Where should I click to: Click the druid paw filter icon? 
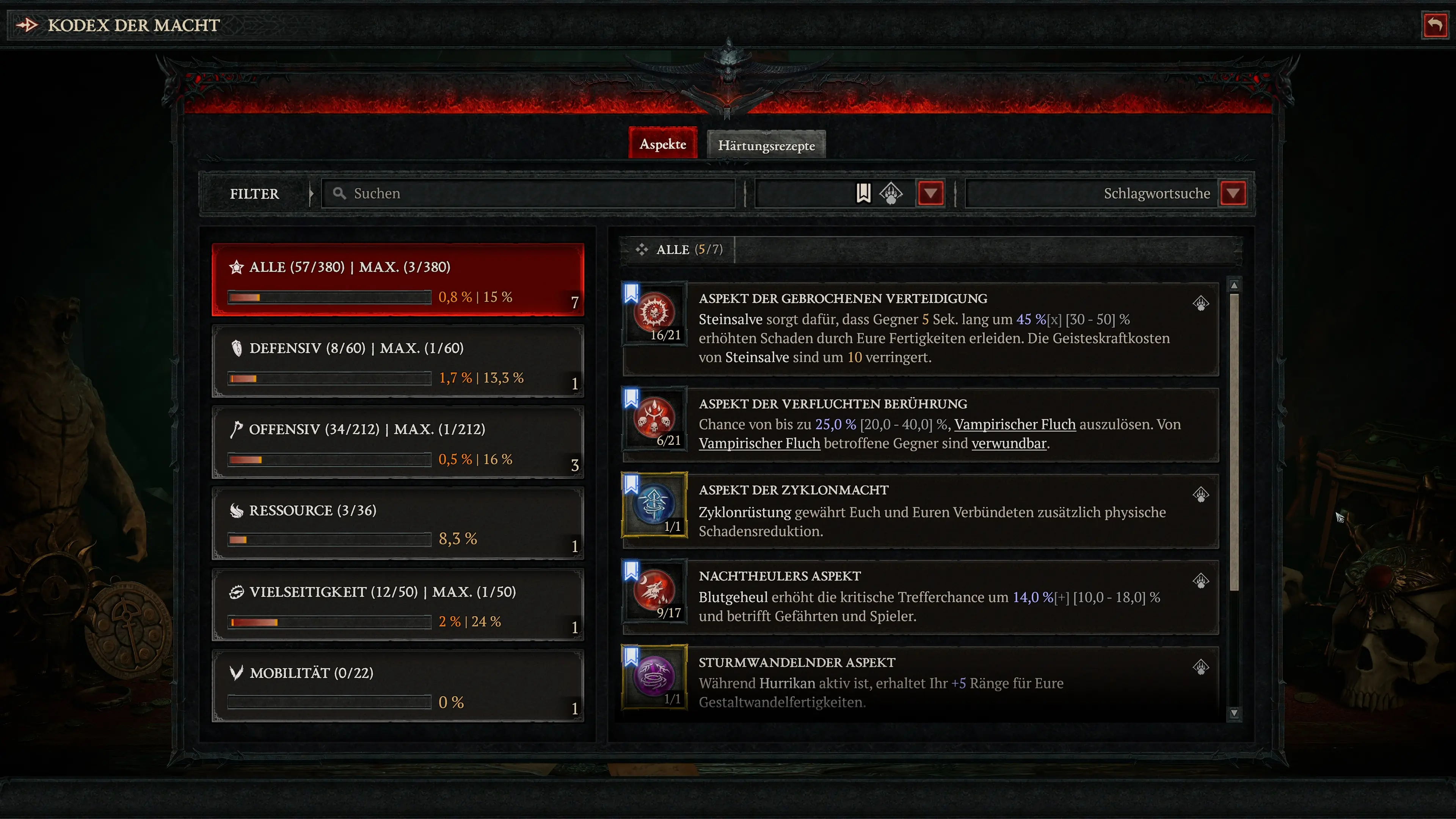pos(891,193)
